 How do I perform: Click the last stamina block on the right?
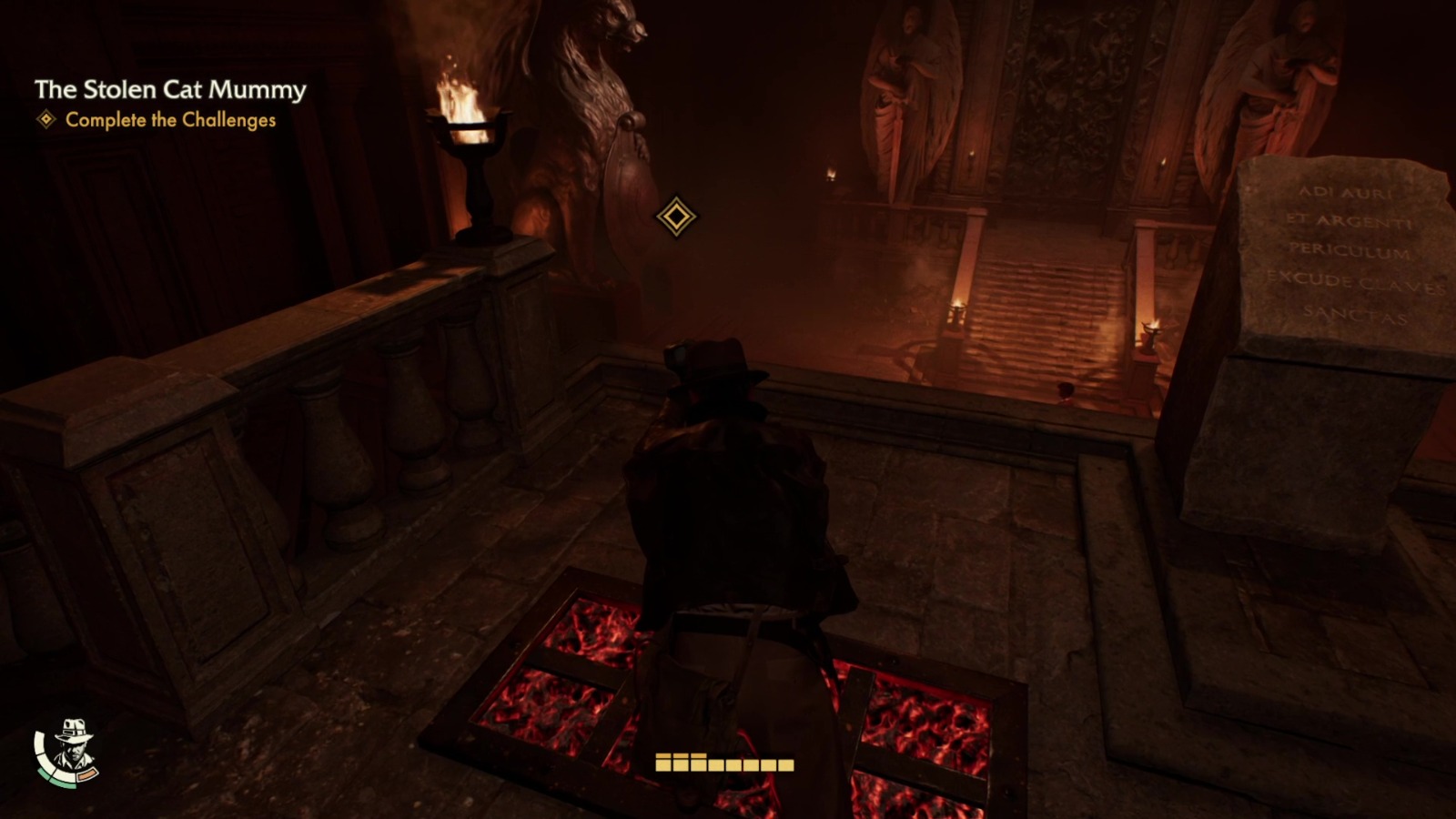[x=786, y=765]
